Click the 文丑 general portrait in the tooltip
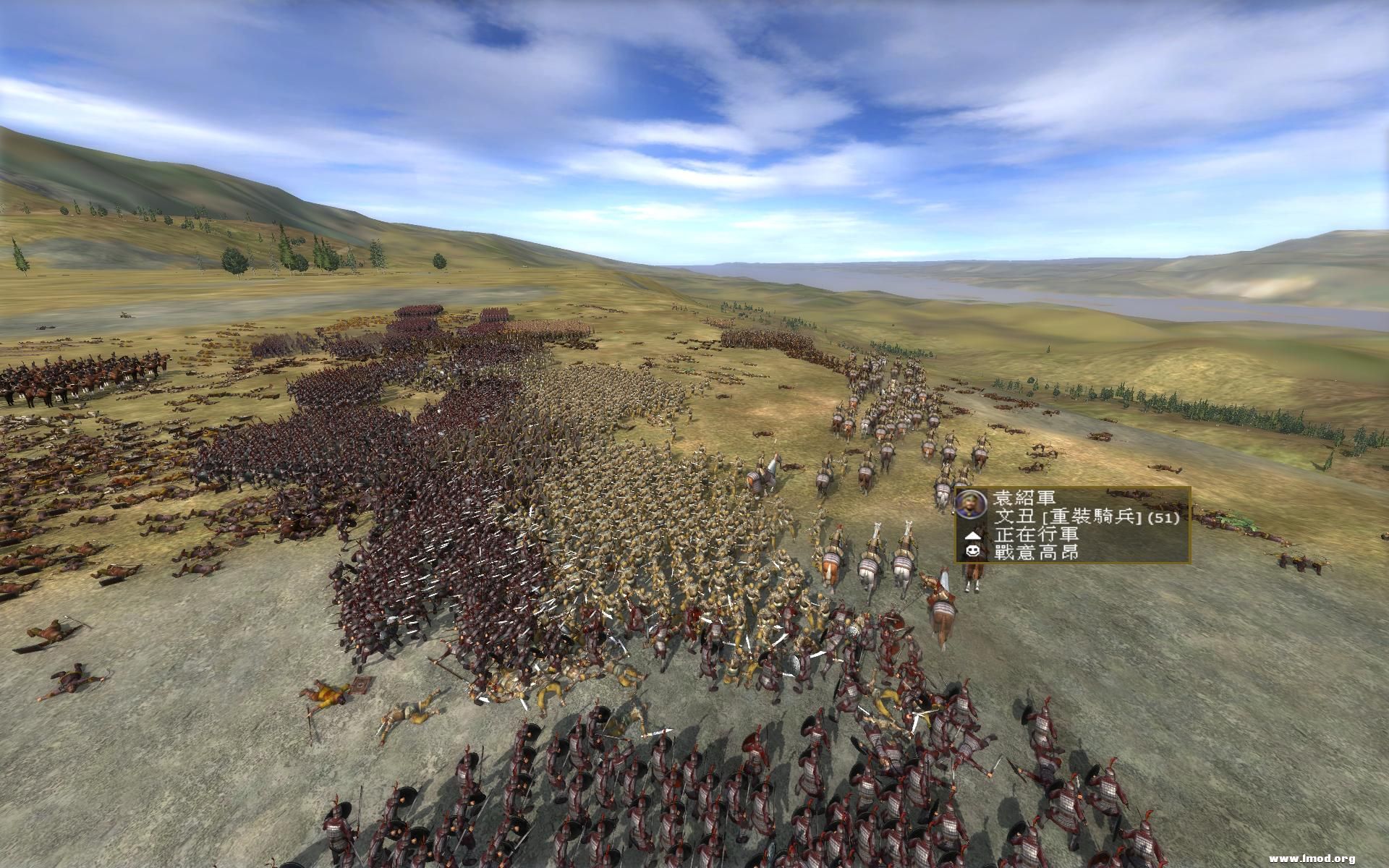1389x868 pixels. (971, 504)
